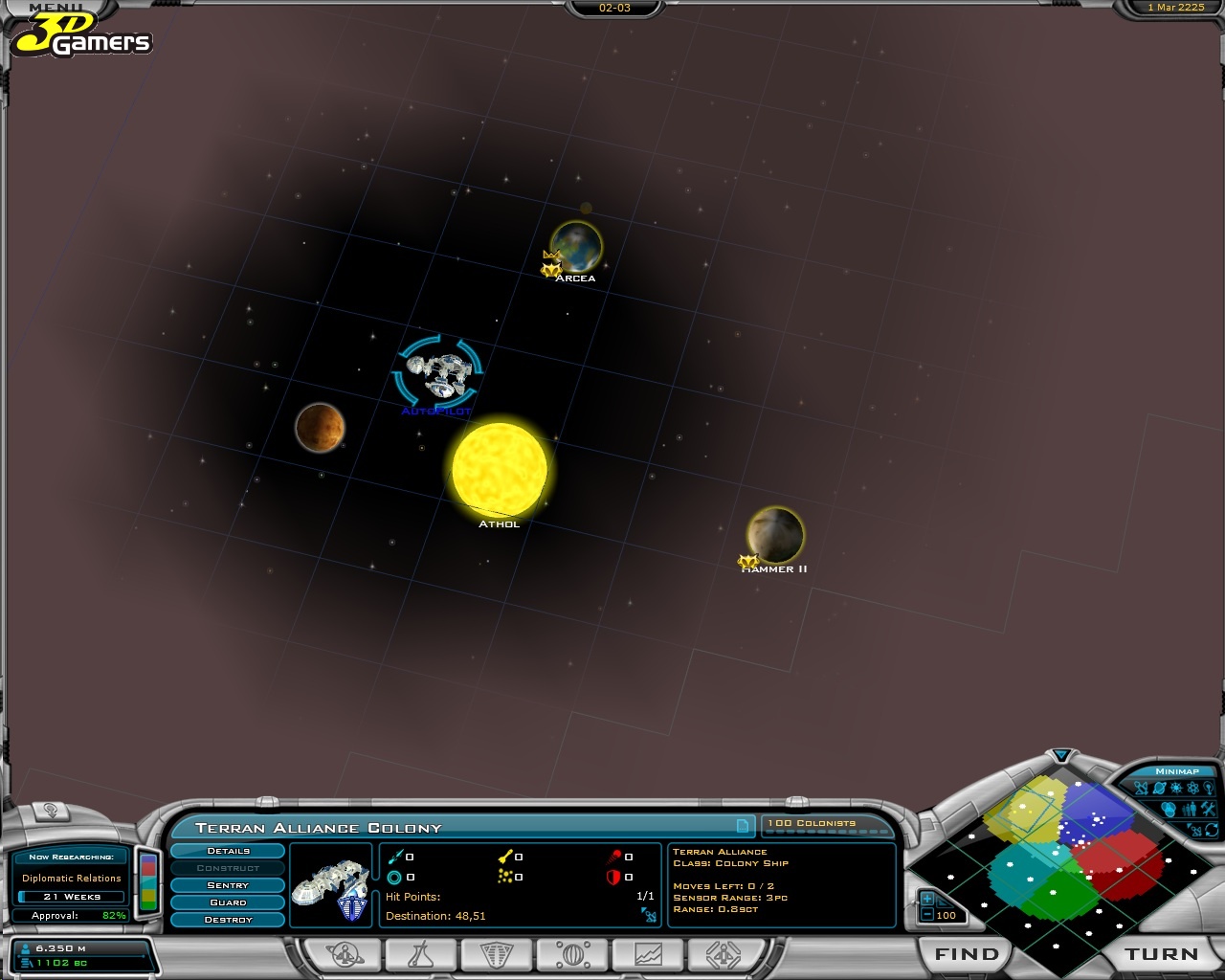Click the population figures icon on minimap panel
The image size is (1225, 980).
[x=1190, y=808]
